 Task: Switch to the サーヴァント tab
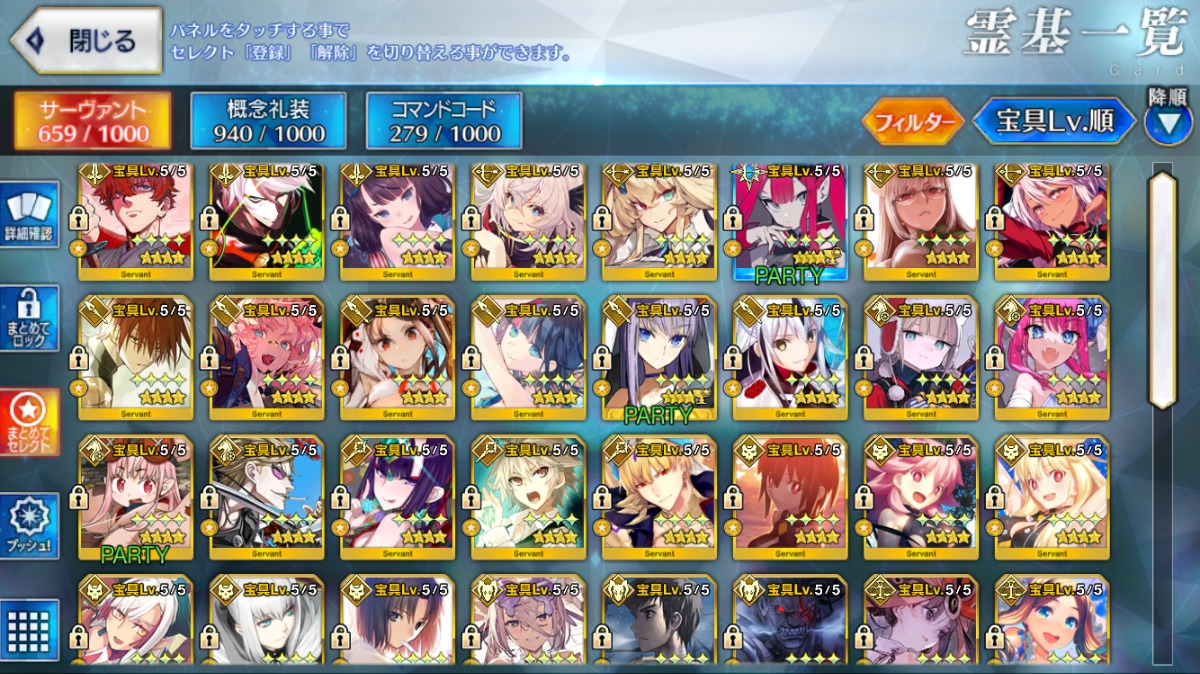(x=93, y=121)
